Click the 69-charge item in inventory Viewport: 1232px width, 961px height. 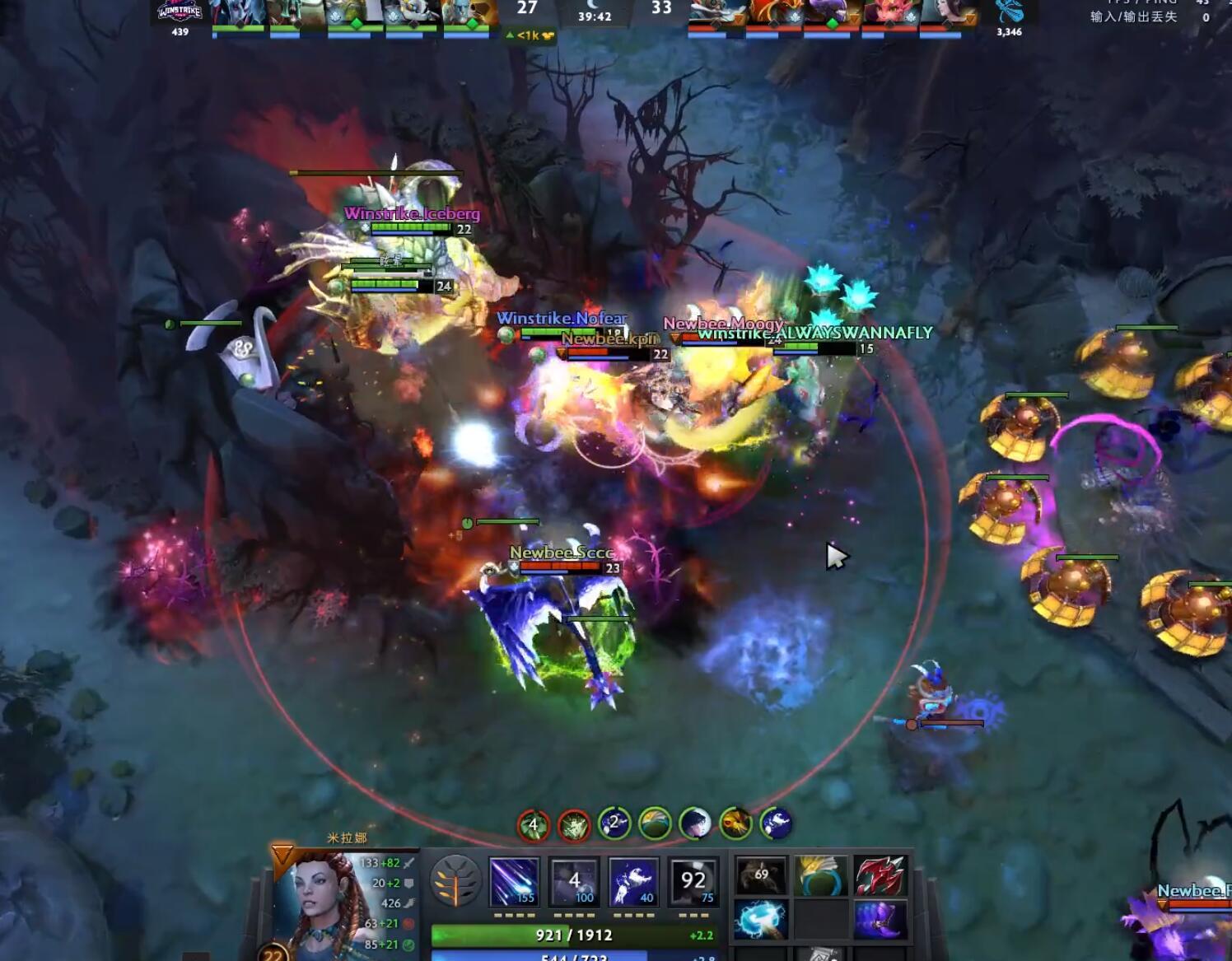click(x=761, y=875)
